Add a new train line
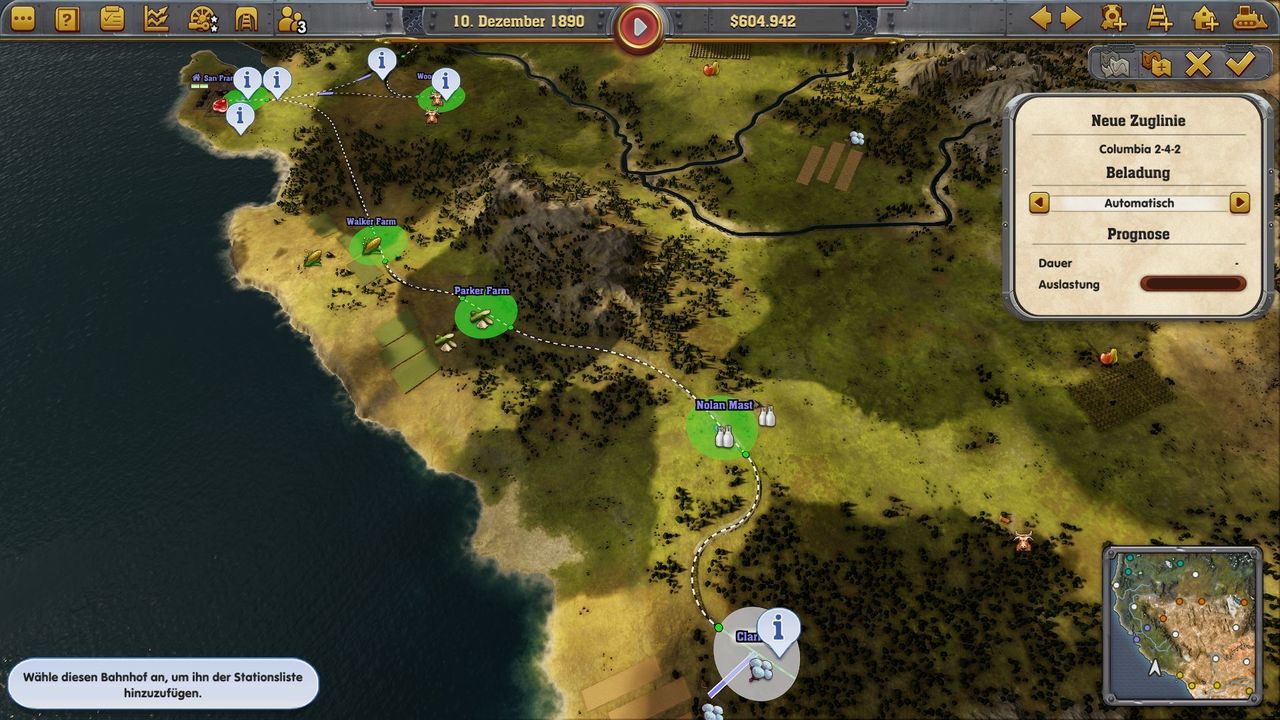This screenshot has width=1280, height=720. (1113, 18)
